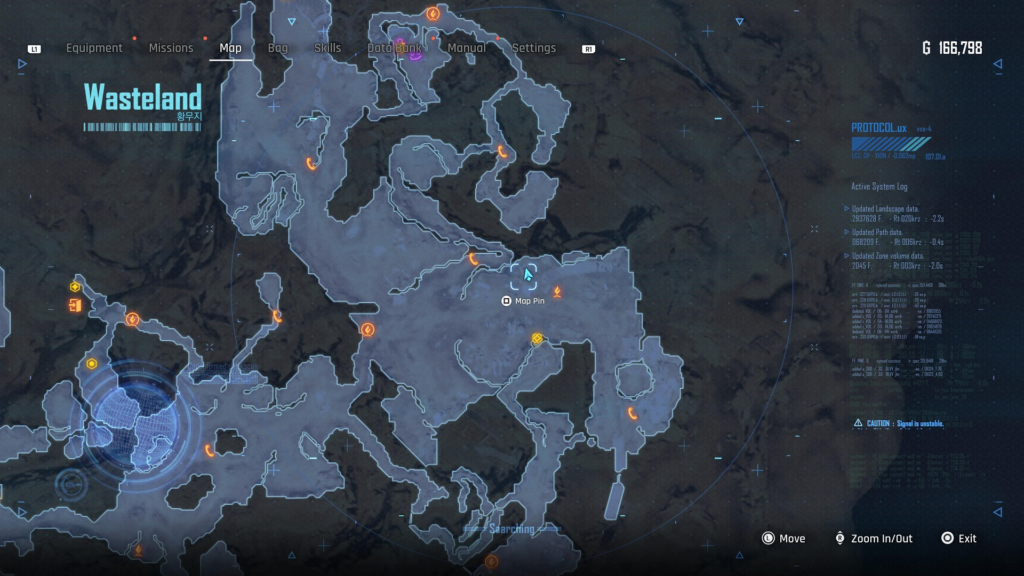
Task: Open the Skills tab
Action: (327, 48)
